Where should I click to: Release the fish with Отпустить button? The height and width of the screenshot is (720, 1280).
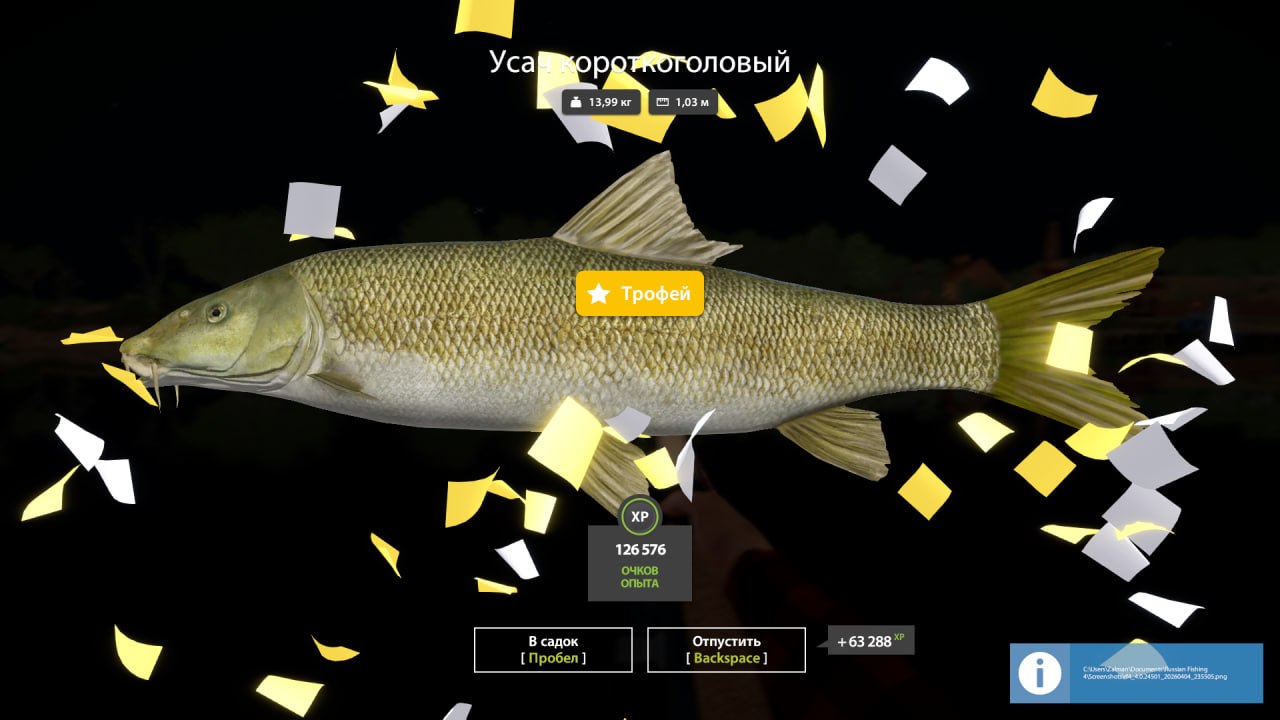(x=726, y=649)
